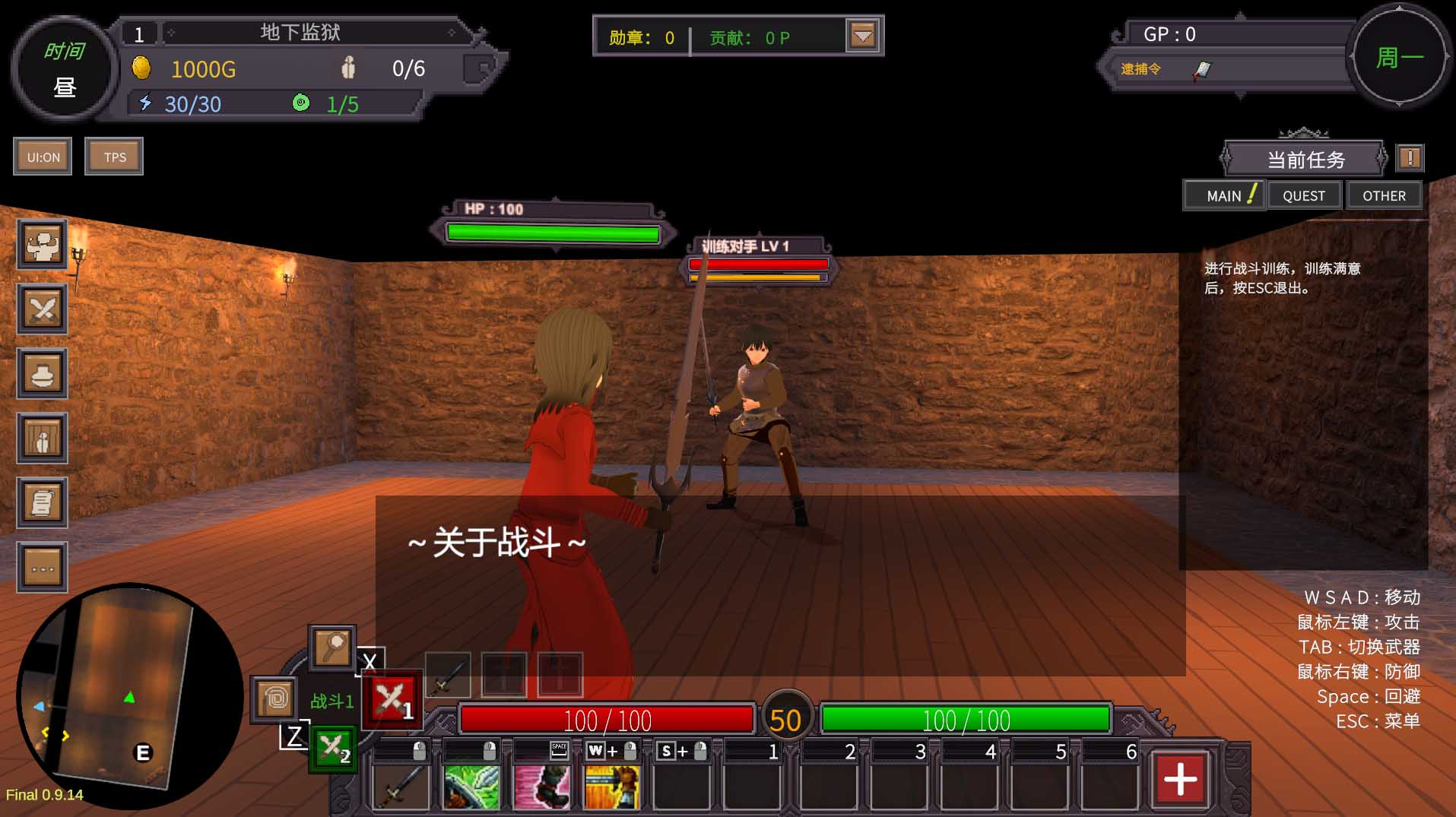This screenshot has width=1456, height=817.
Task: Toggle the UI:ON button
Action: tap(42, 156)
